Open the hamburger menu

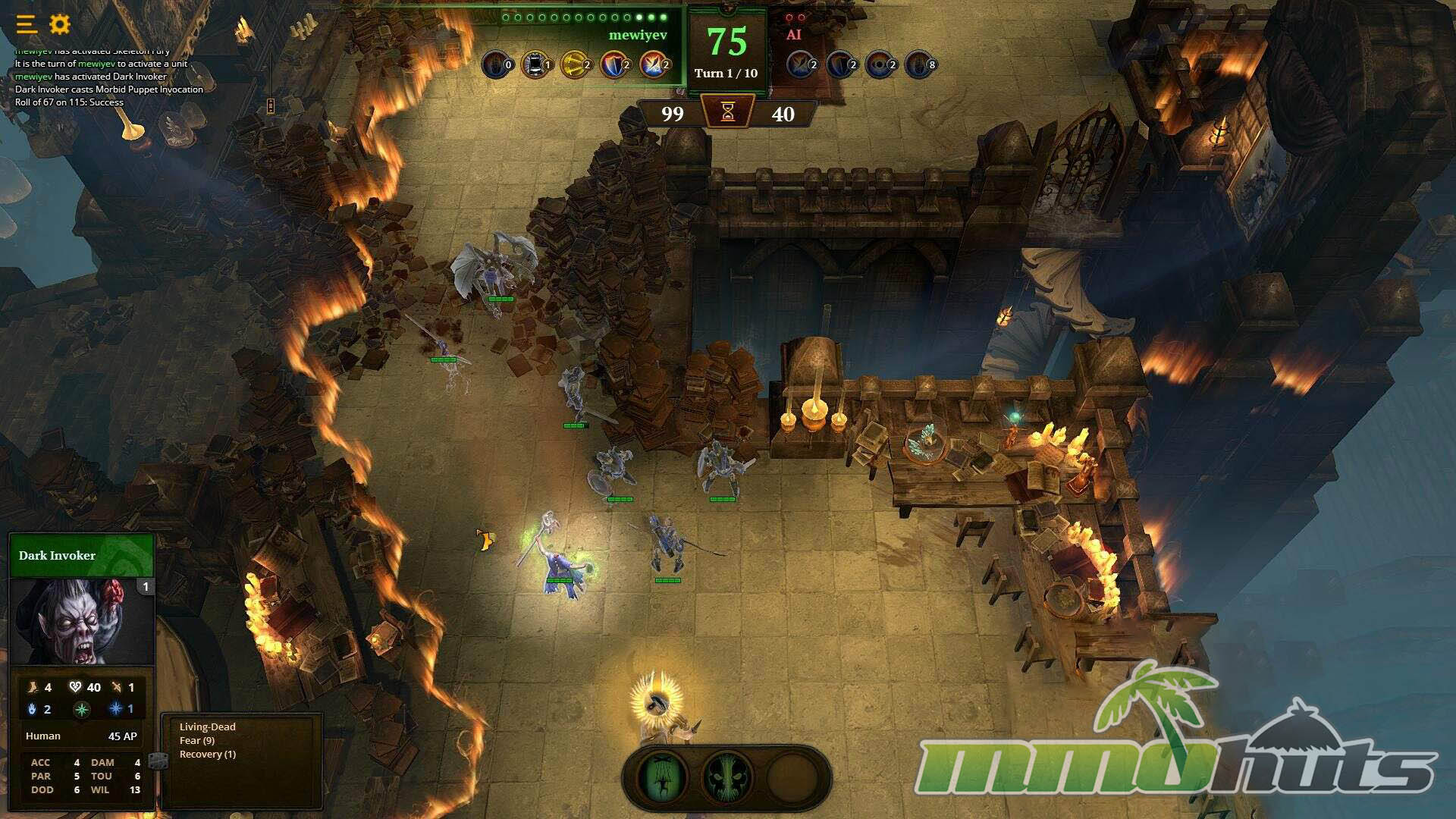tap(27, 24)
